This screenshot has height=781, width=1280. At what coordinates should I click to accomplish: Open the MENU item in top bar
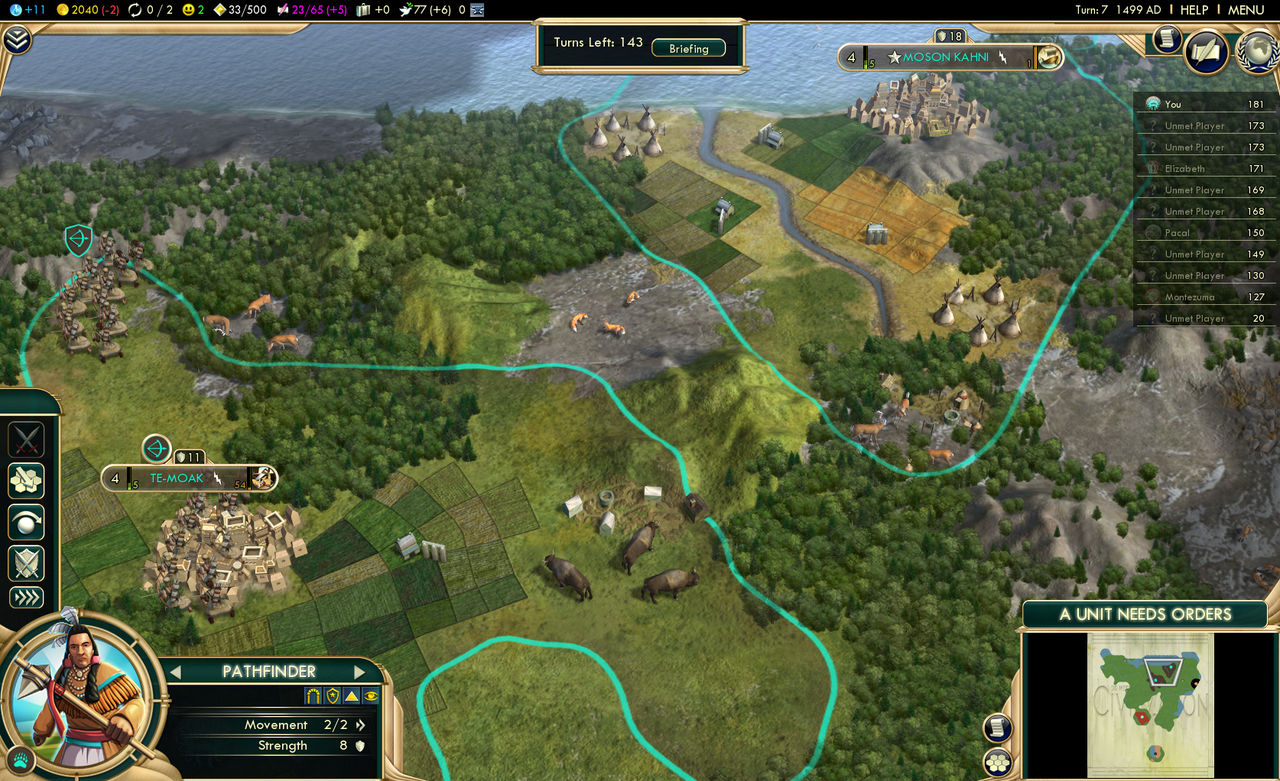[1247, 9]
